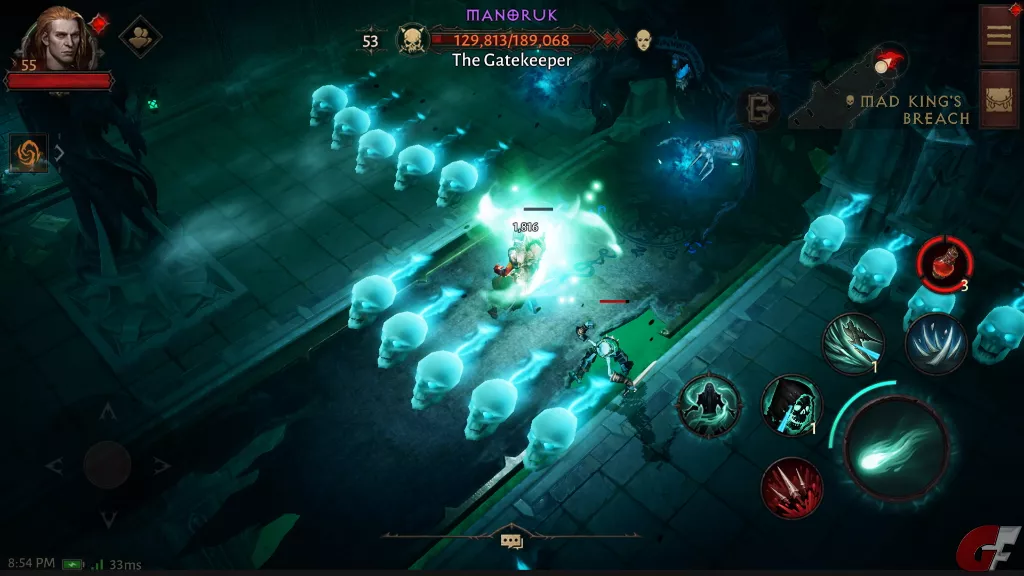Use the red bone spears skill
The height and width of the screenshot is (576, 1024).
click(x=791, y=488)
